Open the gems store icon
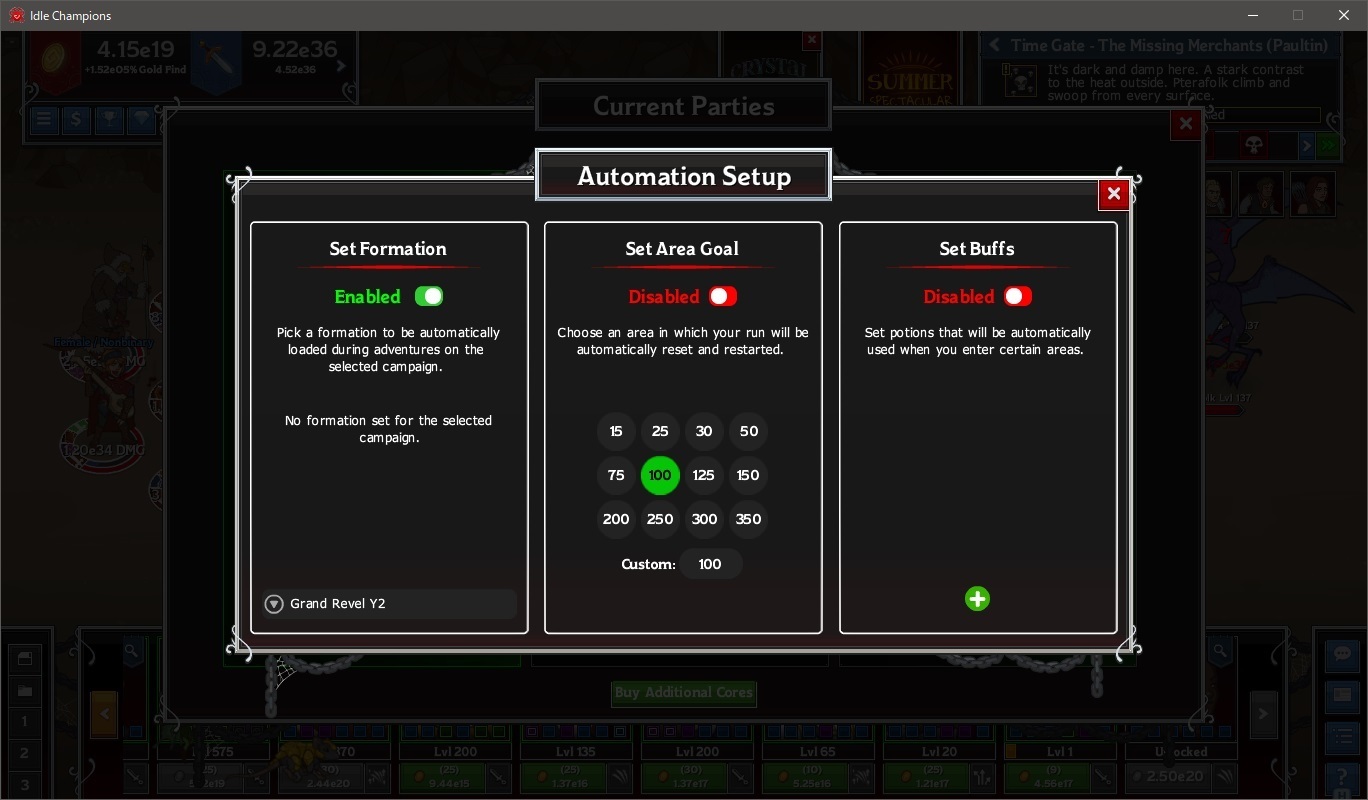Viewport: 1368px width, 800px height. tap(140, 120)
